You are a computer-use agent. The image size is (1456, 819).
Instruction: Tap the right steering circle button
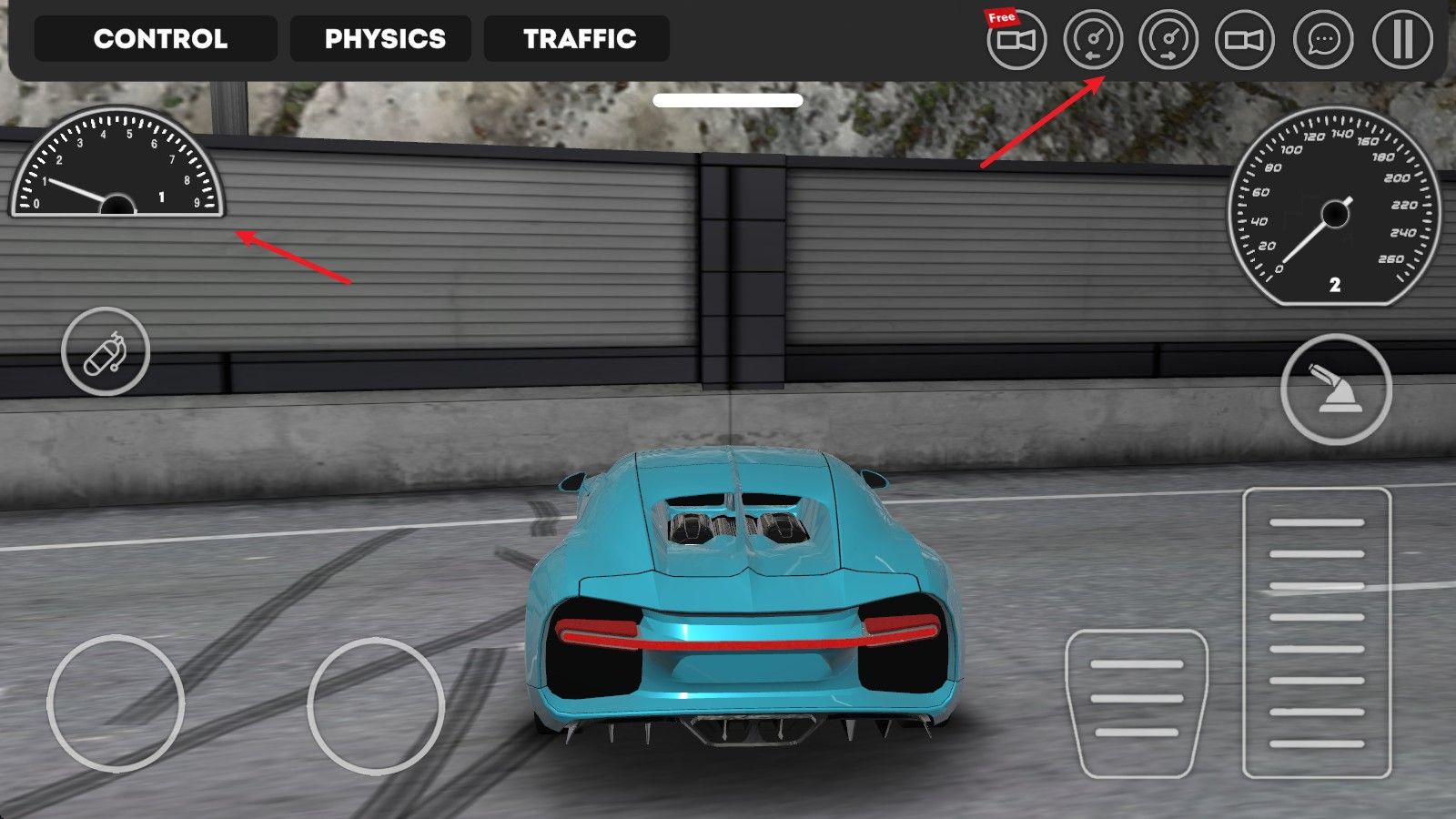click(376, 706)
